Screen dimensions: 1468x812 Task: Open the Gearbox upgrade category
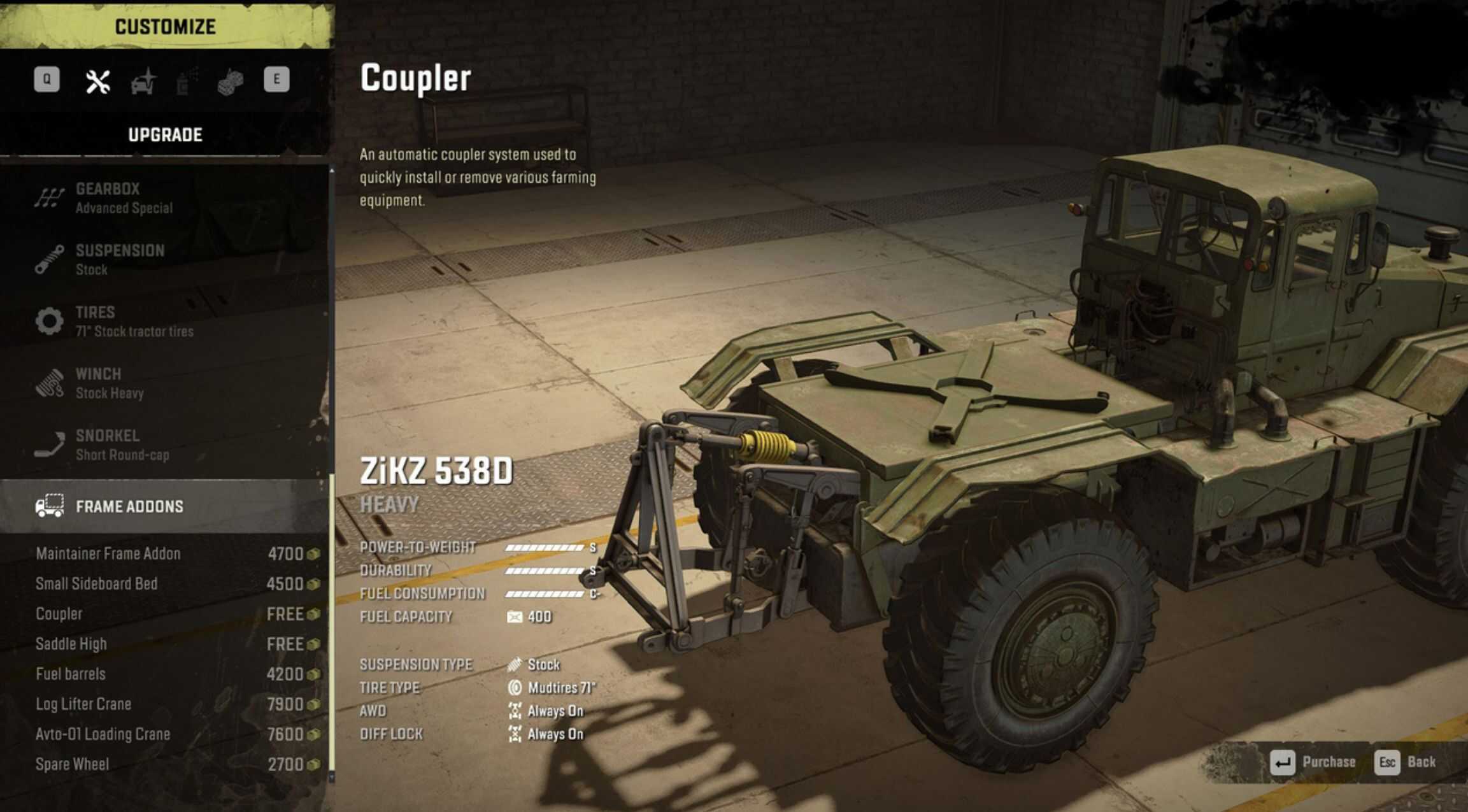[166, 198]
